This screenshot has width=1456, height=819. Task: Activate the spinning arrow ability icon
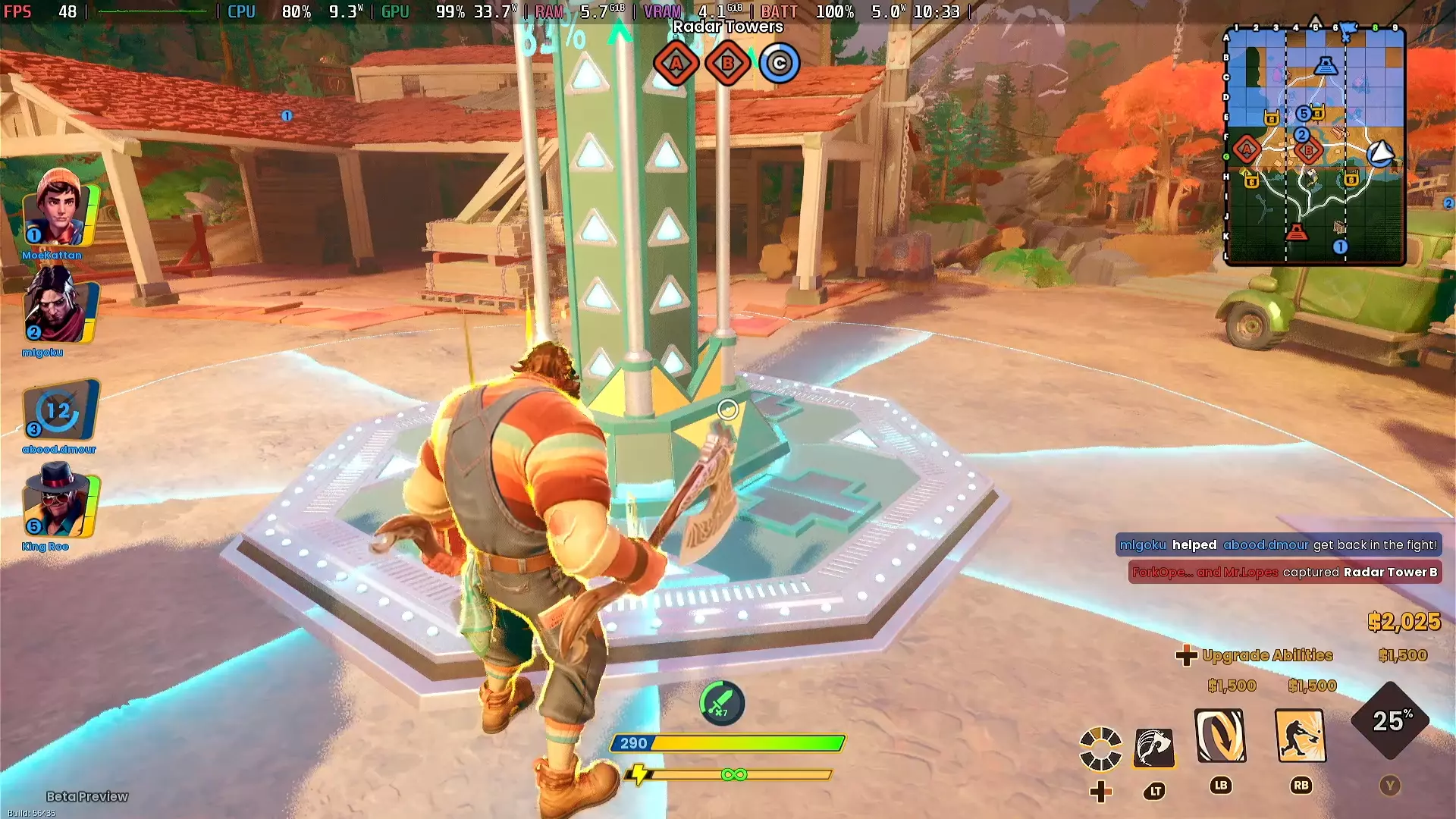pos(1220,736)
